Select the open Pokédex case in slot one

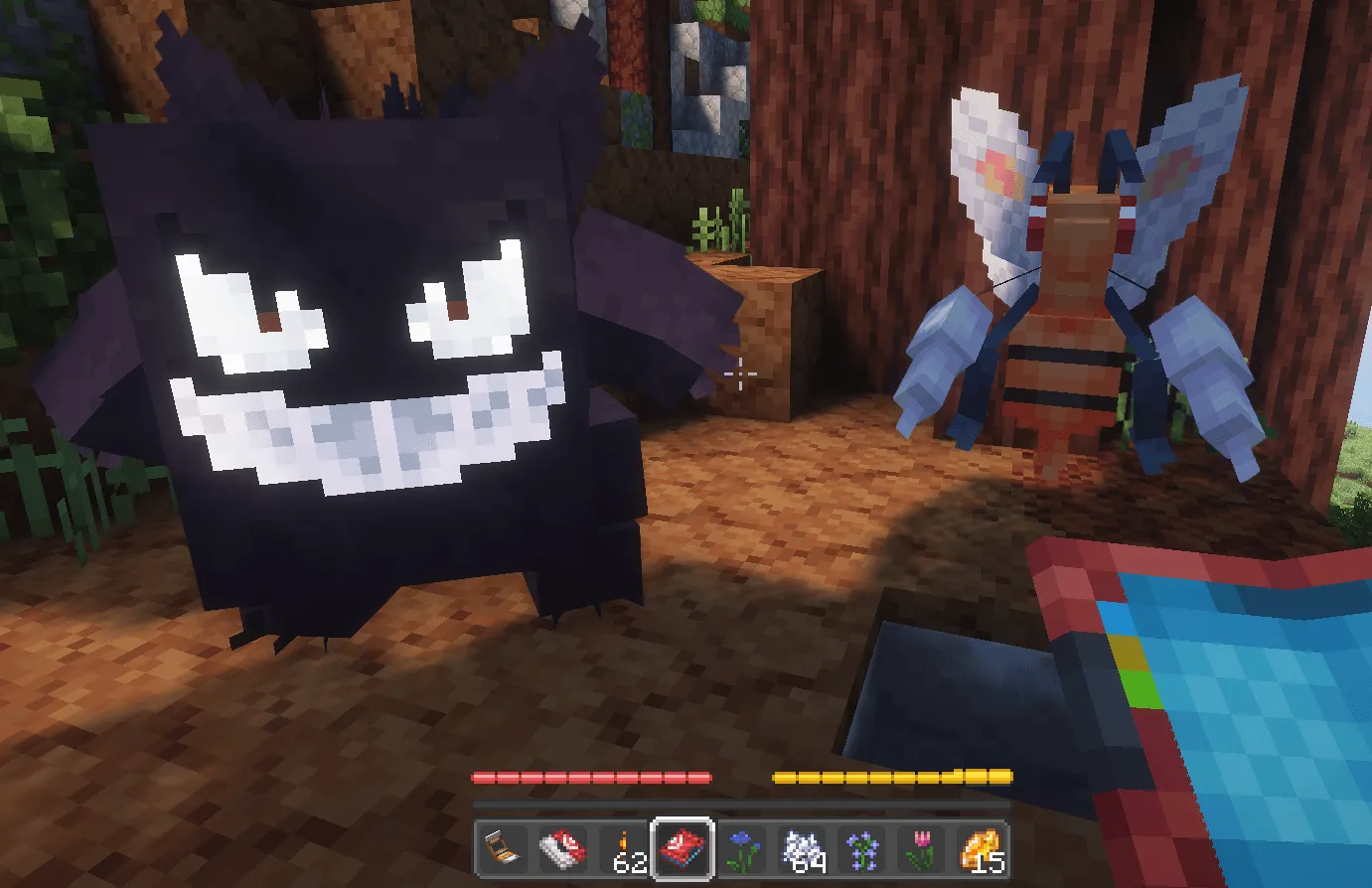503,850
